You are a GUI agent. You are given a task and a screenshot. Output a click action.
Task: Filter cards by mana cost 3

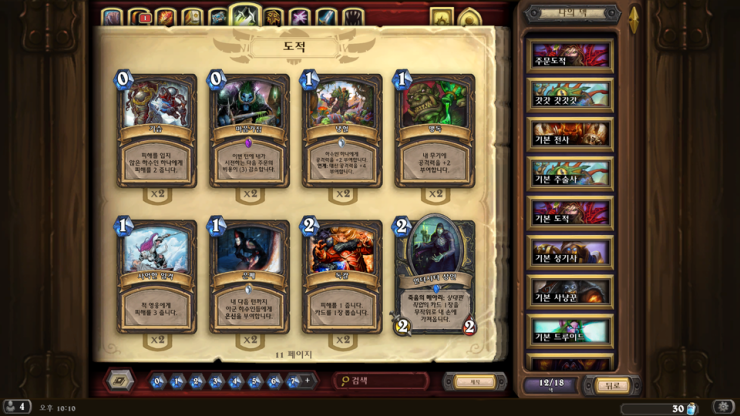point(216,381)
